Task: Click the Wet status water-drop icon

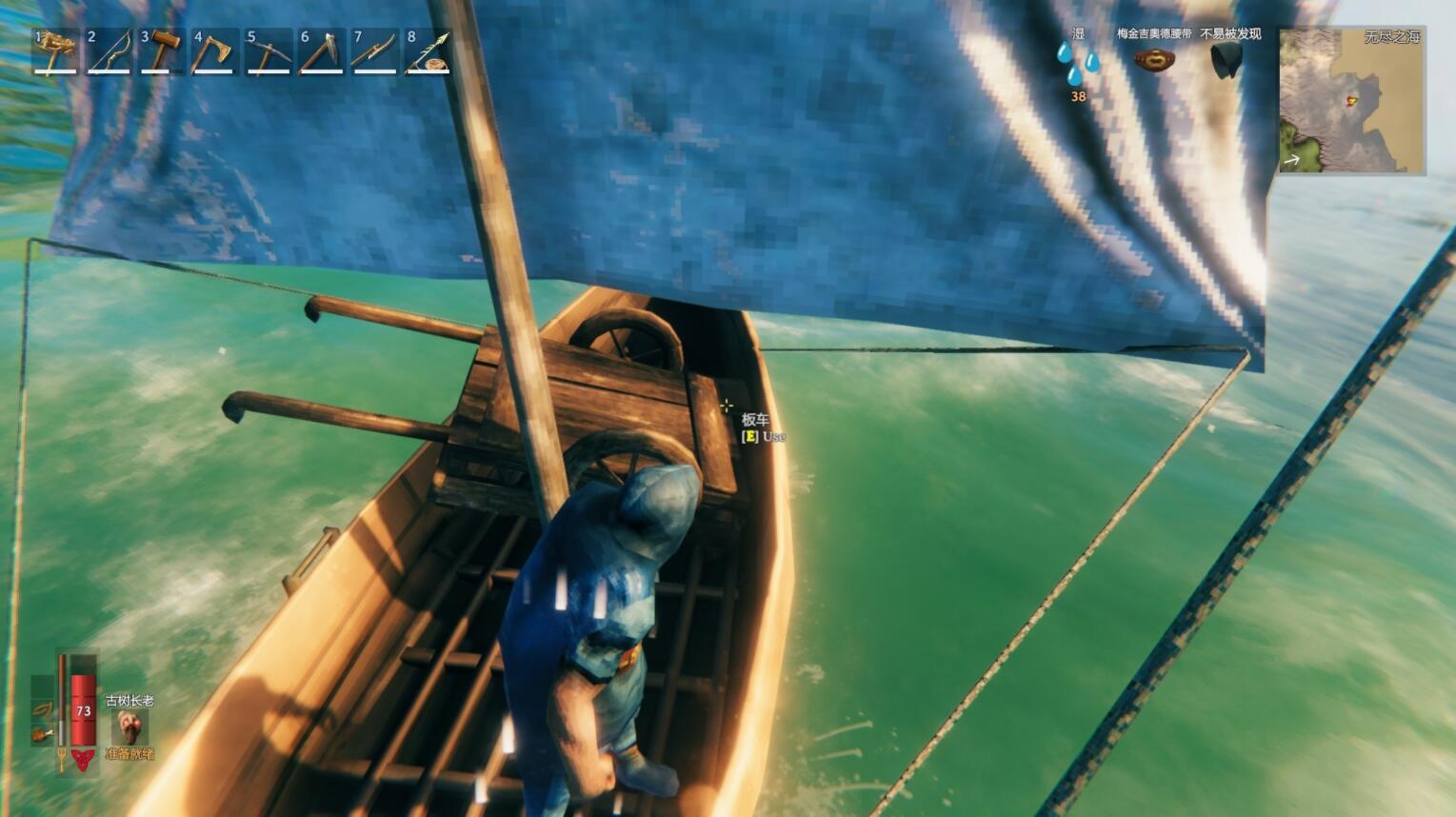Action: click(1078, 63)
